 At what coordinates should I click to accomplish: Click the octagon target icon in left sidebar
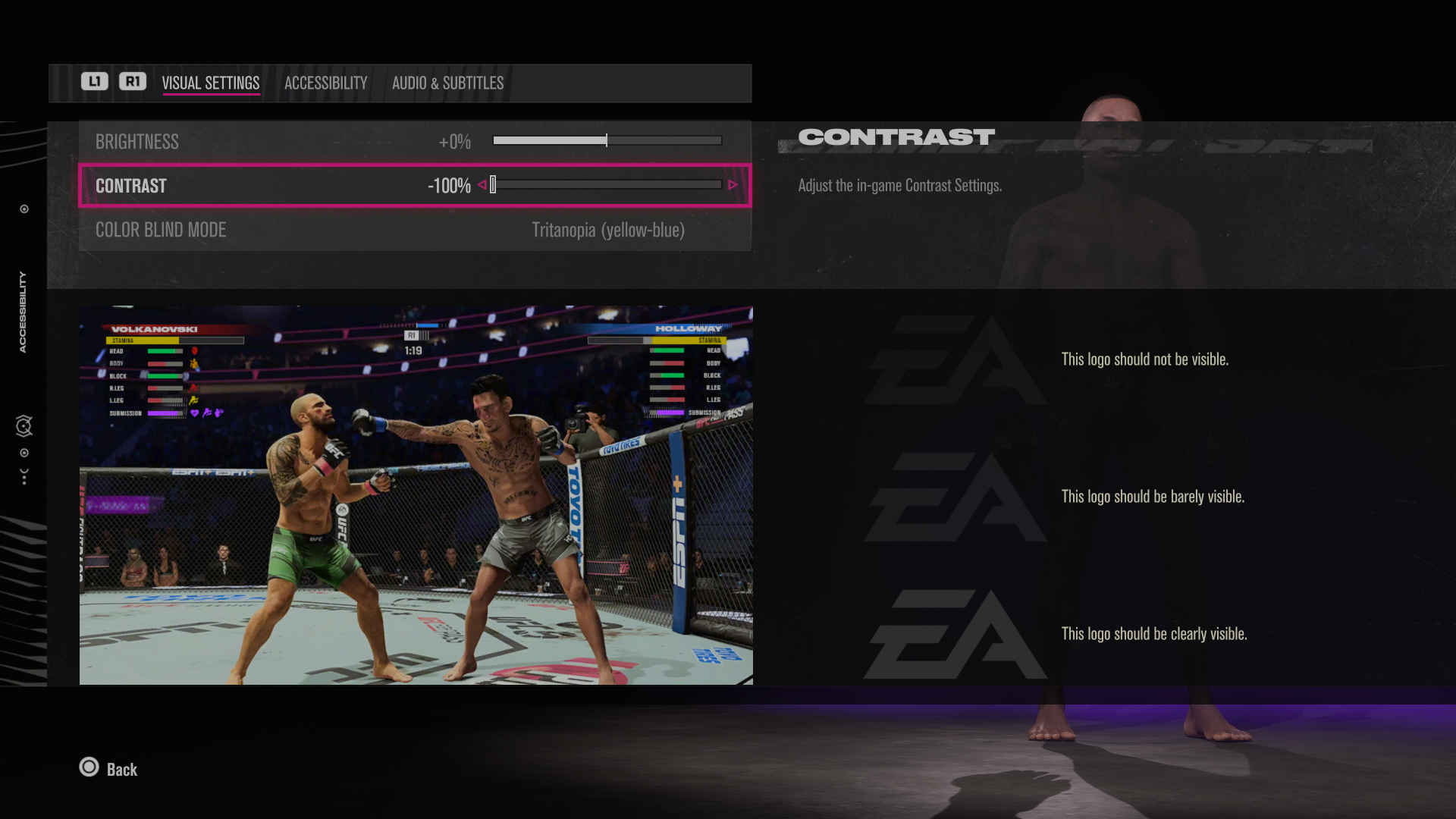23,426
